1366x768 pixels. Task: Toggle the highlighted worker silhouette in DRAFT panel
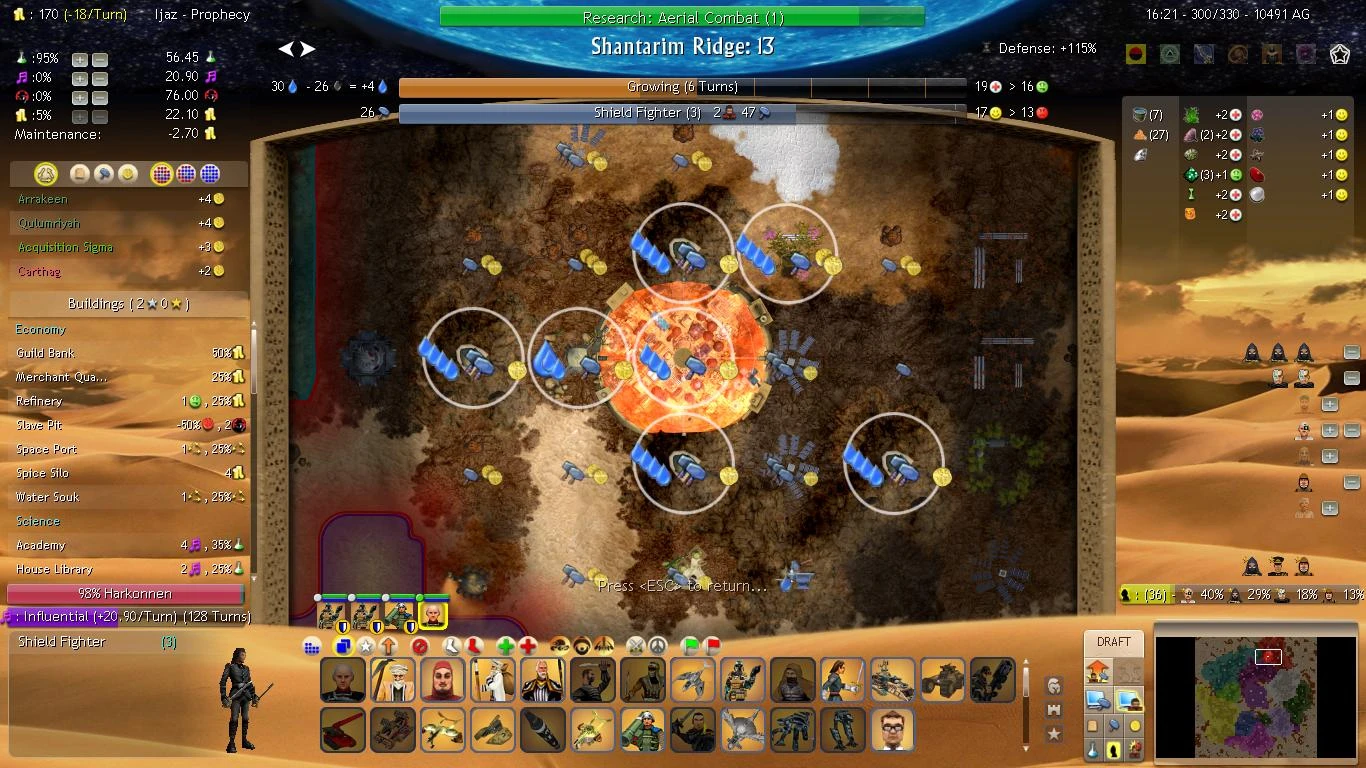tap(1113, 748)
